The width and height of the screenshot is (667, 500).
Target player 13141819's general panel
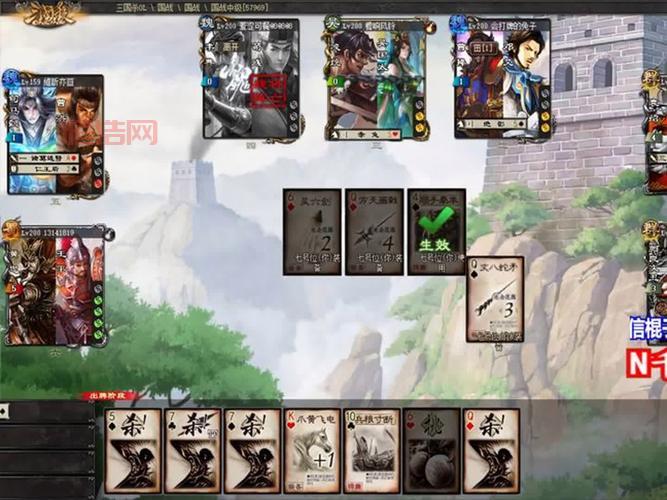(x=55, y=285)
